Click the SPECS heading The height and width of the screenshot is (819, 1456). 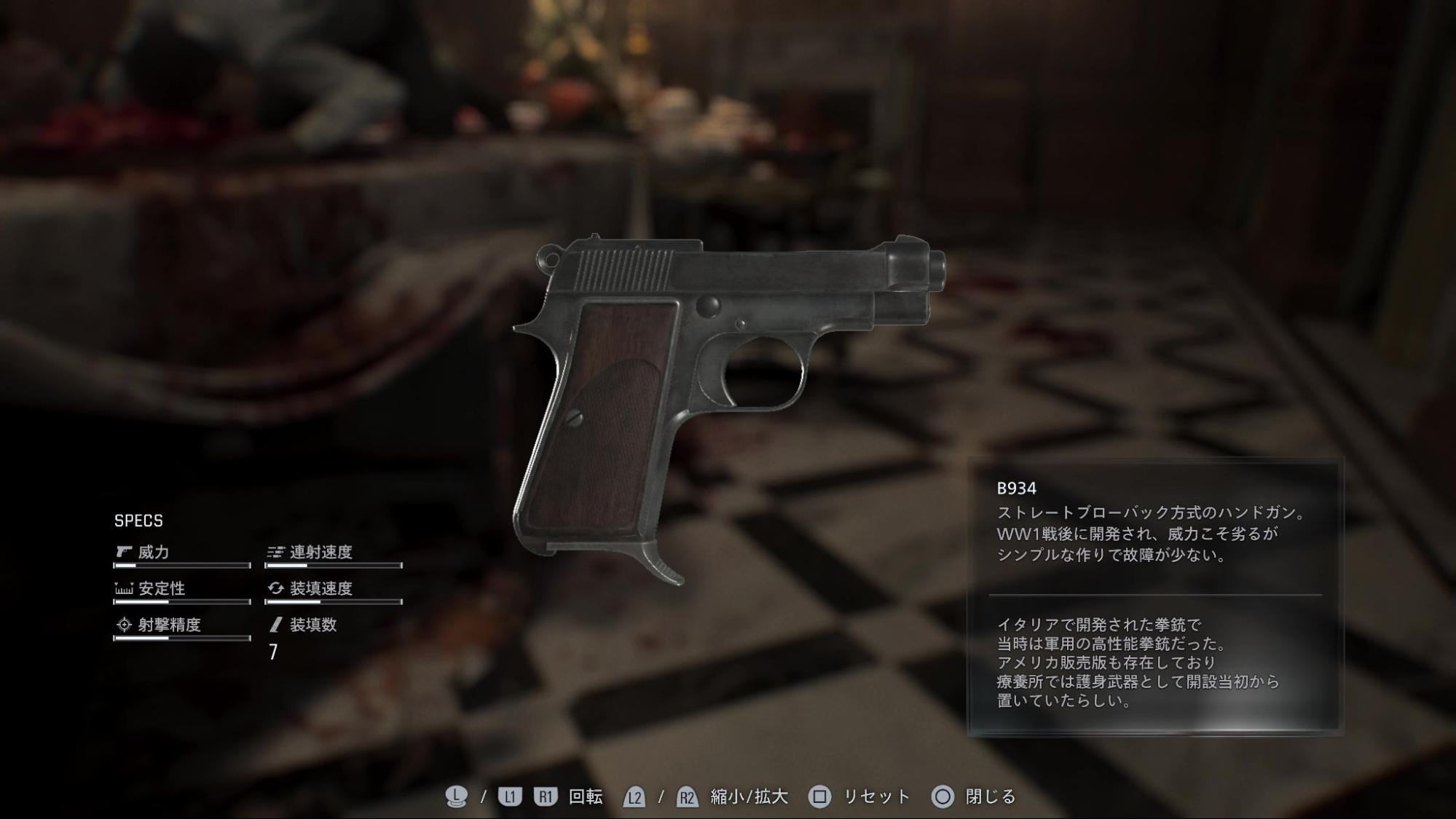click(x=138, y=521)
